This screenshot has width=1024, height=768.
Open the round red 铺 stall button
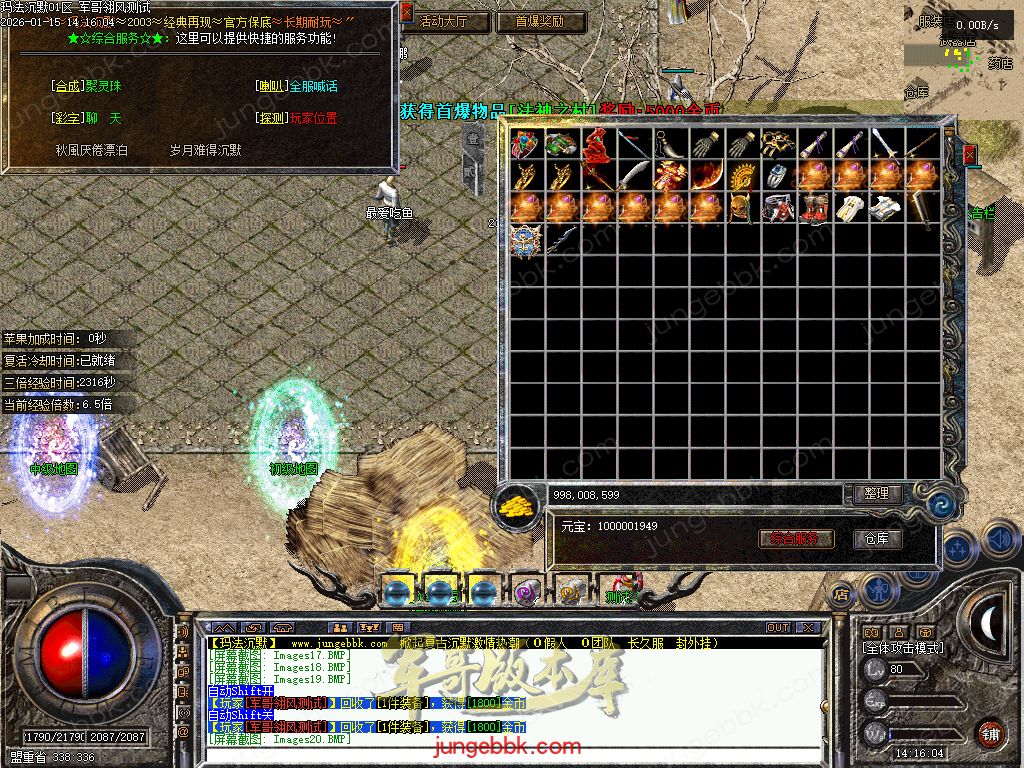990,733
